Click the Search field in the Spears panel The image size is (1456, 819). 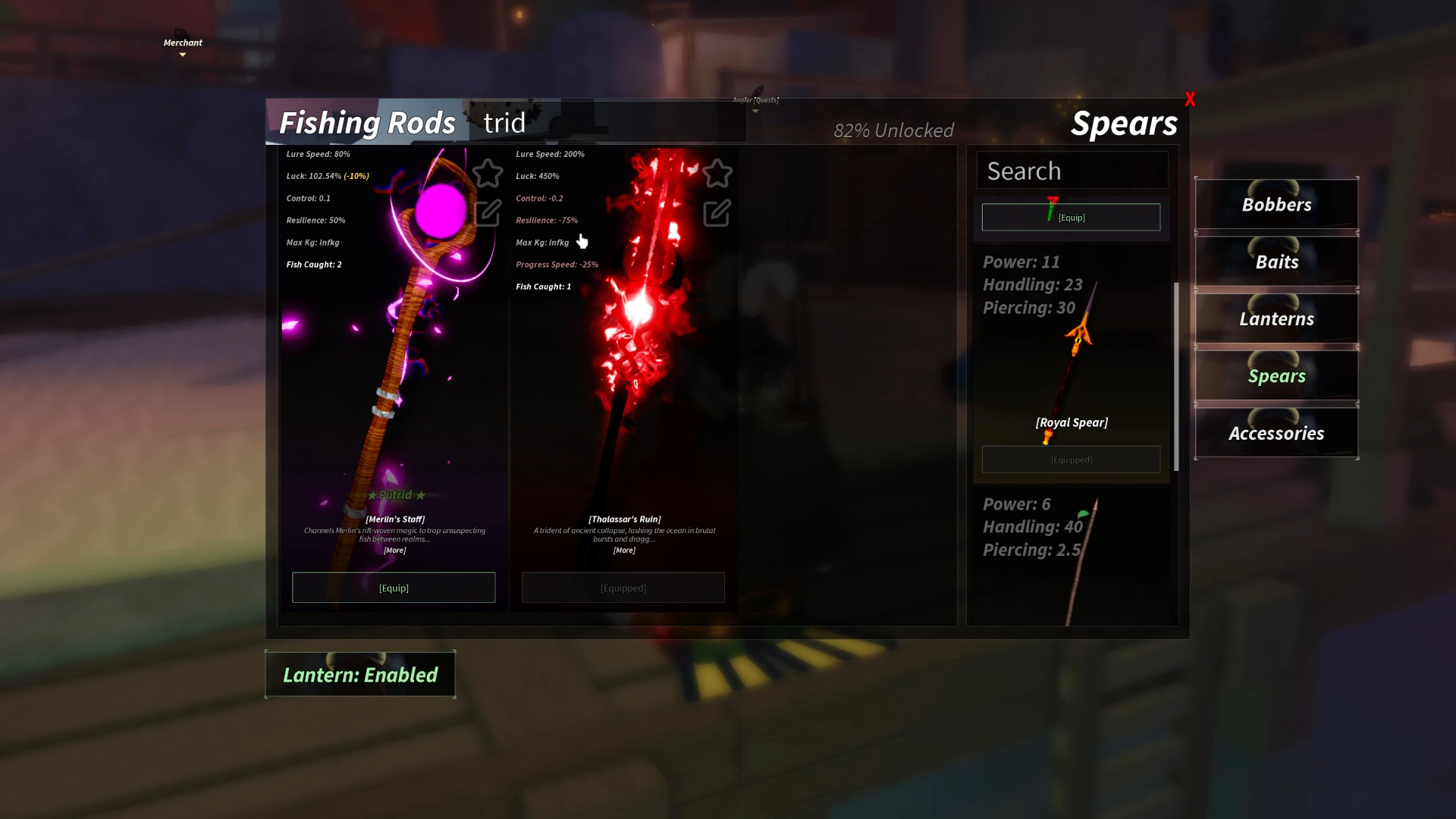(x=1072, y=170)
